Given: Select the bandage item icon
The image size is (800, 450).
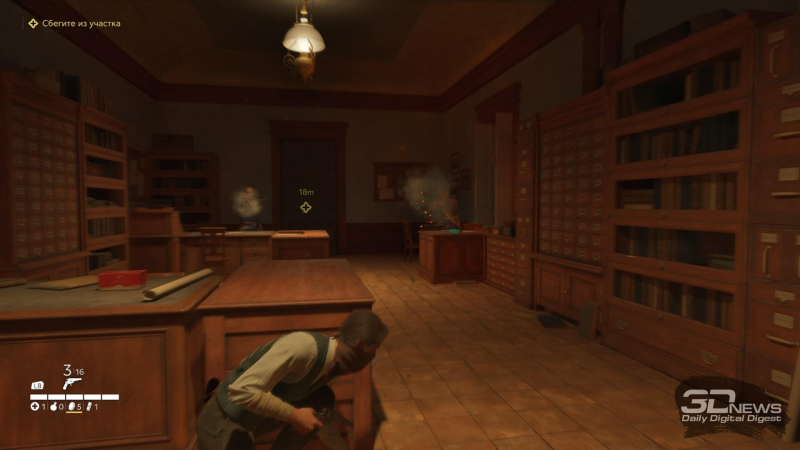Looking at the screenshot, I should (x=89, y=407).
